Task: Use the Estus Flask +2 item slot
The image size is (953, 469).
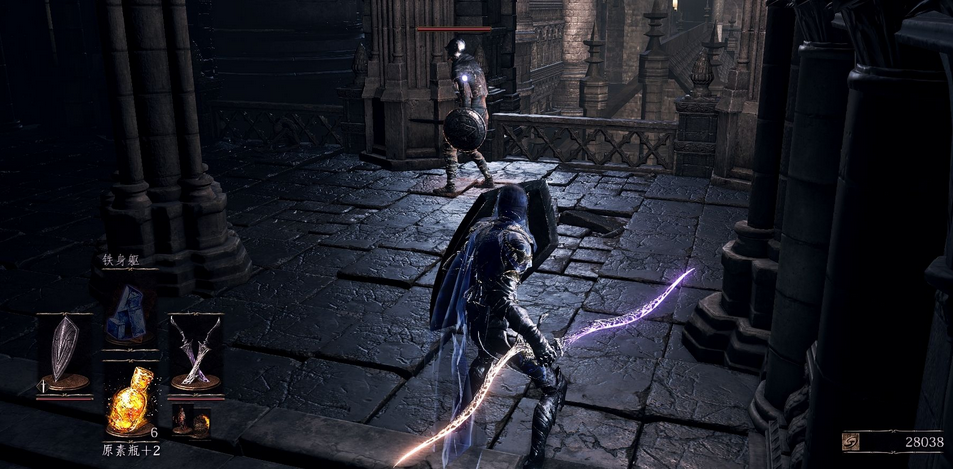Action: point(130,402)
